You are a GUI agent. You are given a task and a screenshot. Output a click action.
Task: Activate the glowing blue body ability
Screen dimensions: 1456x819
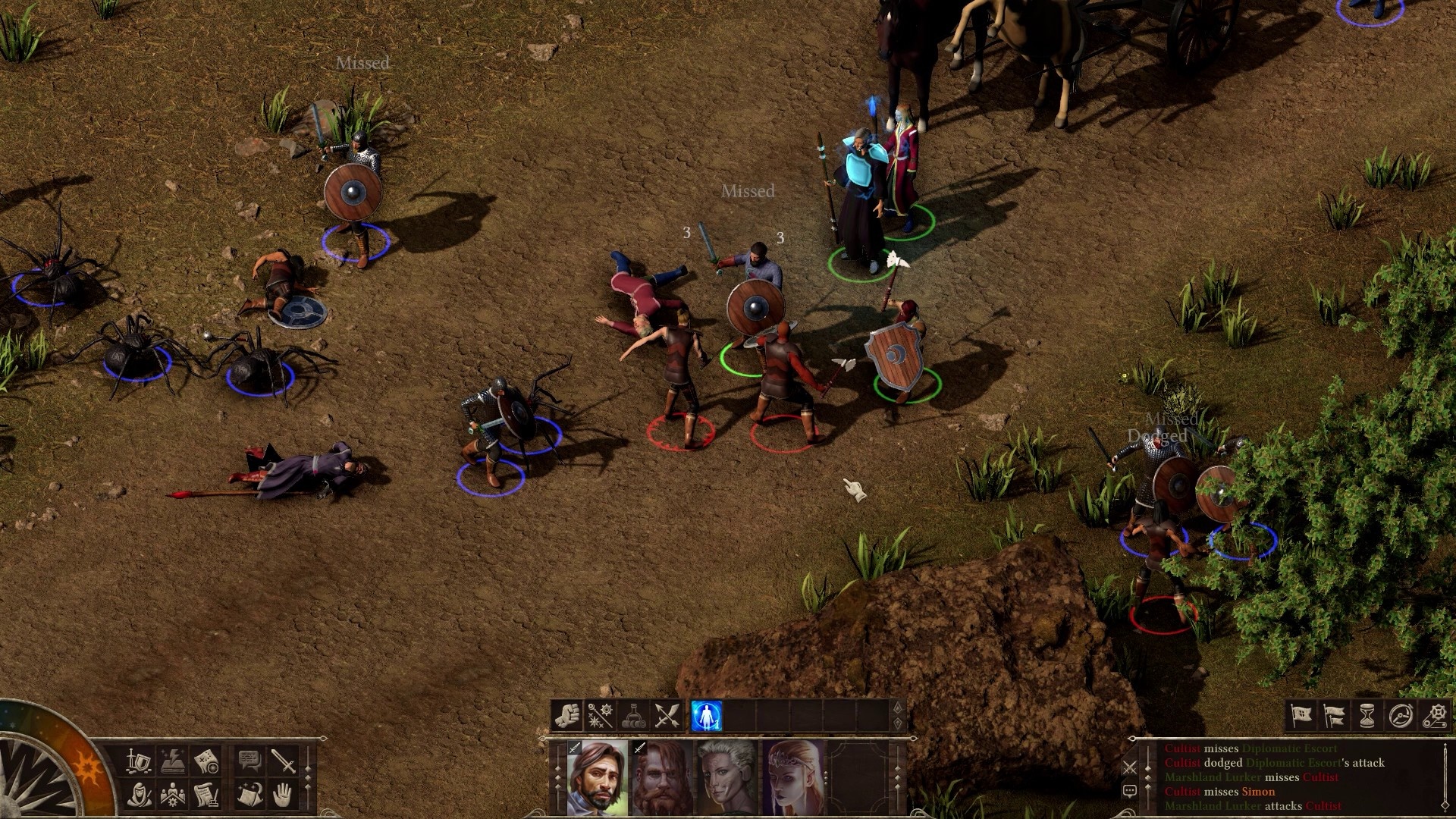(x=706, y=716)
